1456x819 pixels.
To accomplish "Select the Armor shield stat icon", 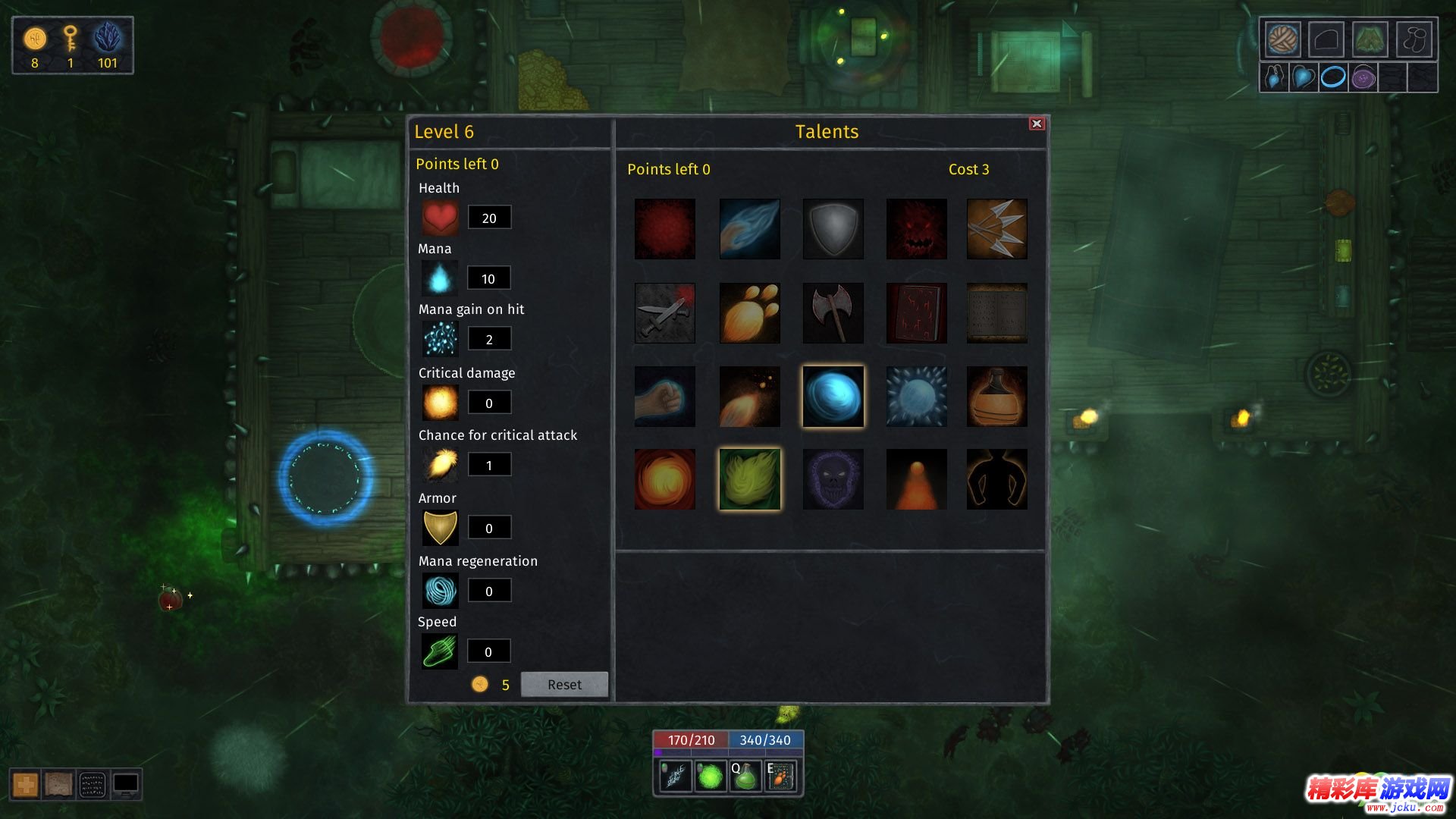I will pyautogui.click(x=440, y=528).
